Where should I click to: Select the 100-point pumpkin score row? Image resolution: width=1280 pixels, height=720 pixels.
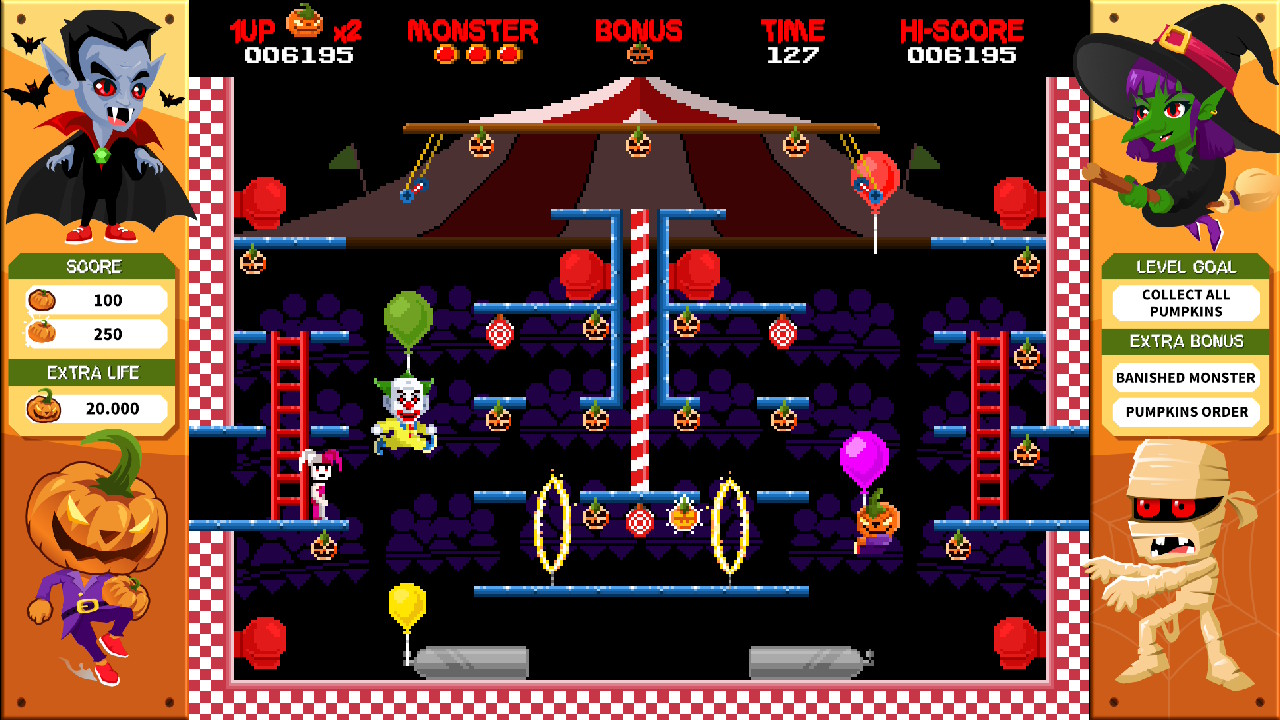pyautogui.click(x=96, y=300)
